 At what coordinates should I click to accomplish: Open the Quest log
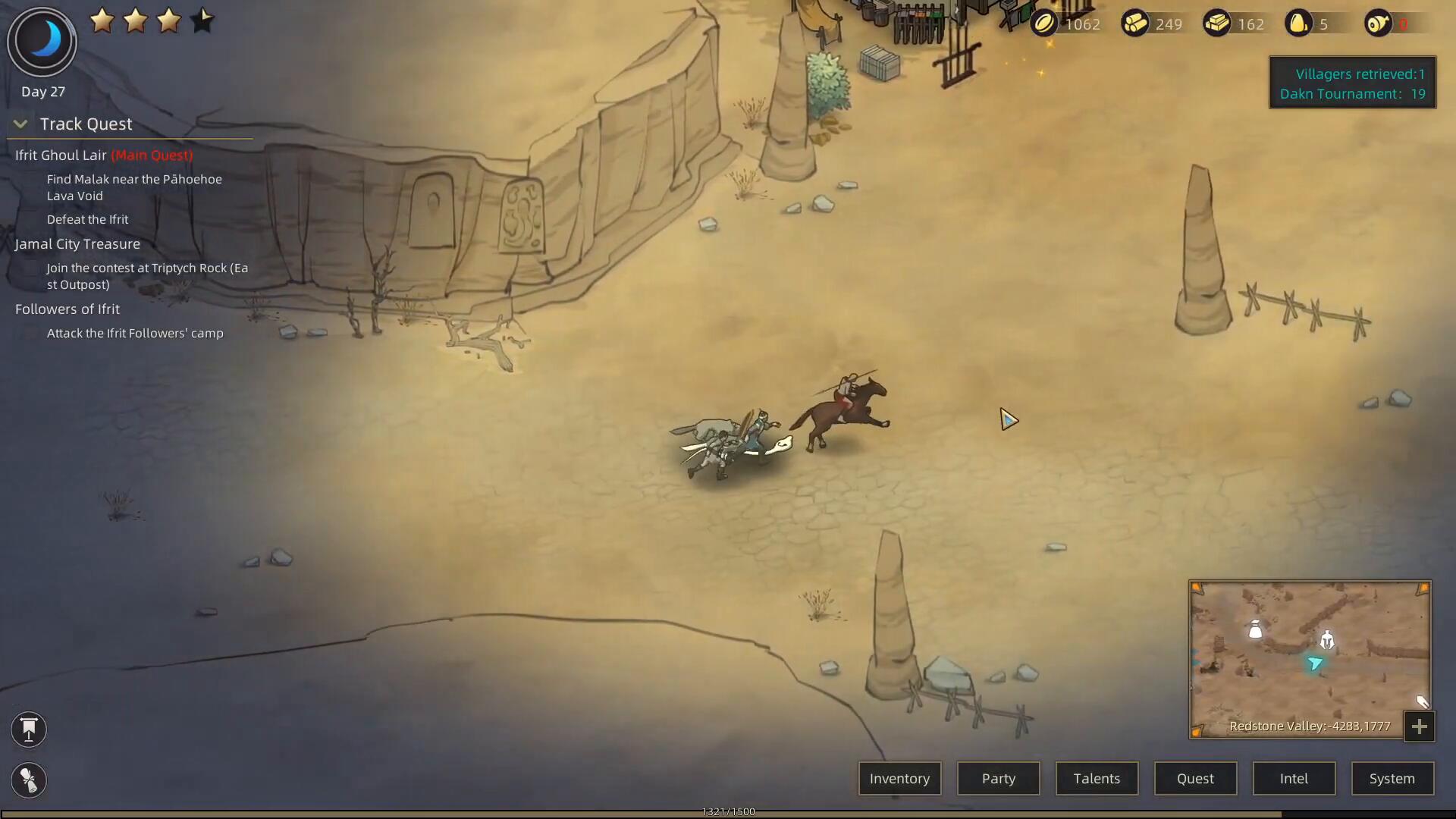tap(1195, 779)
